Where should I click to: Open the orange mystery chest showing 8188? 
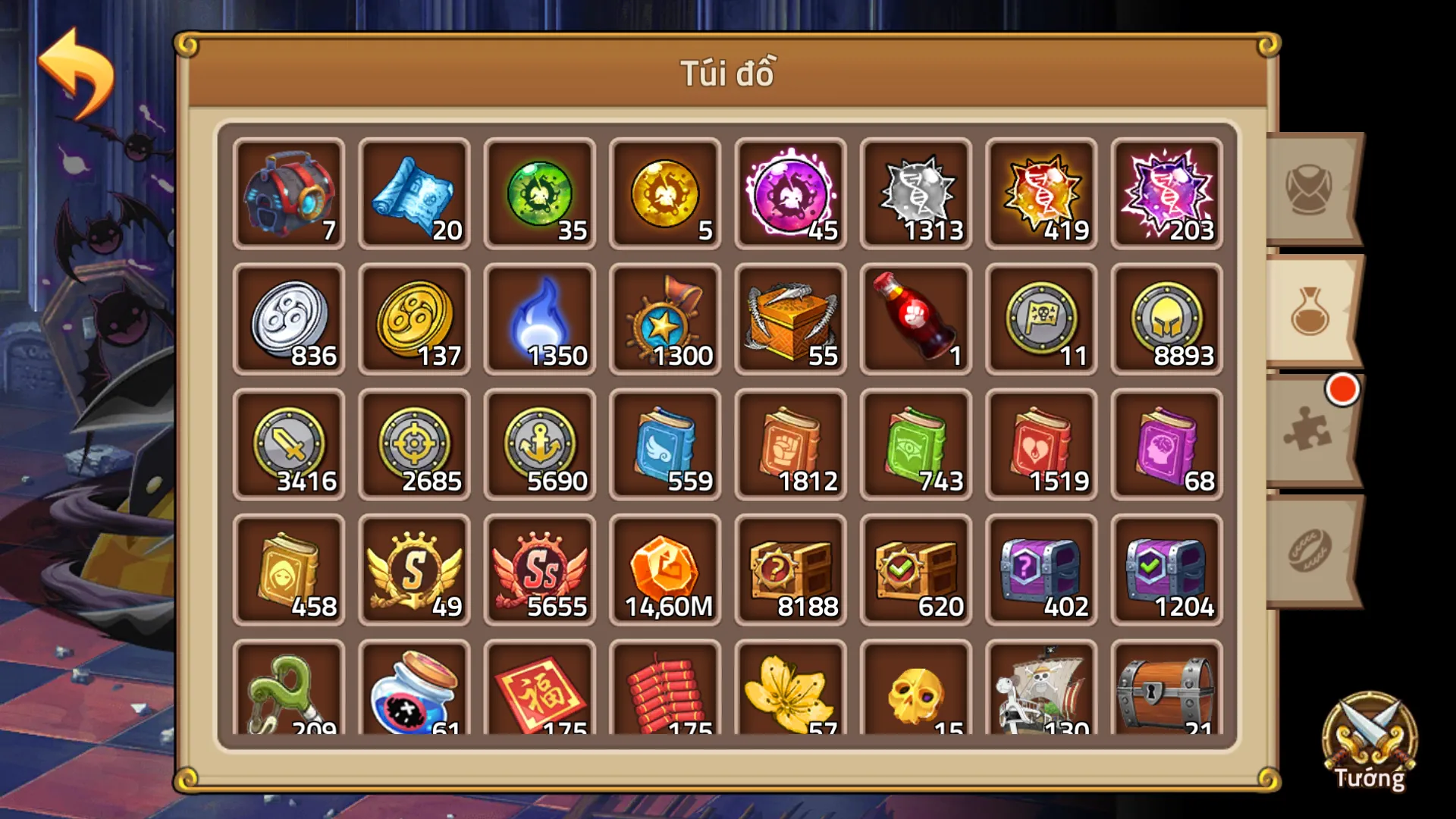pyautogui.click(x=789, y=570)
